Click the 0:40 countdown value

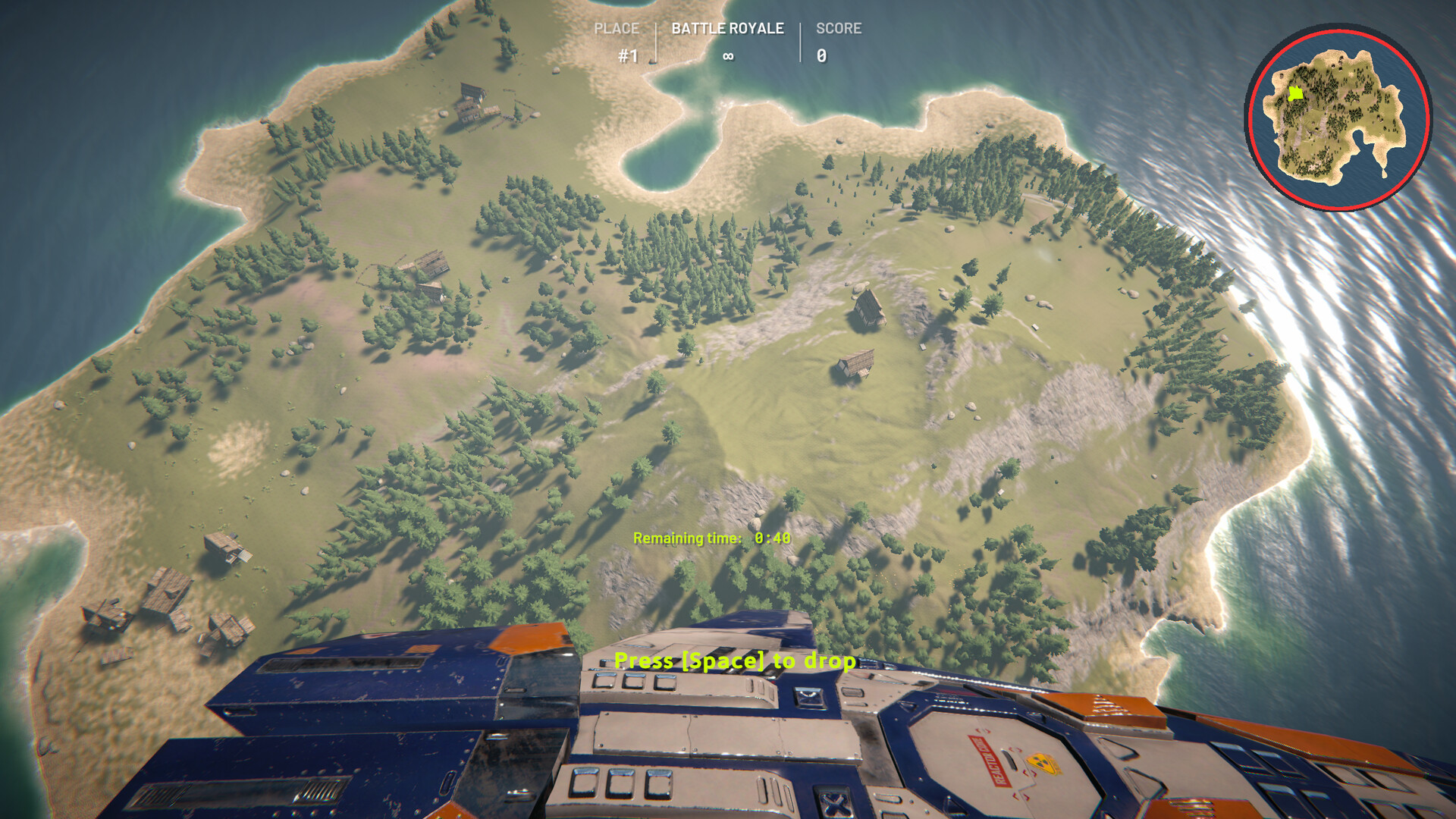coord(772,537)
